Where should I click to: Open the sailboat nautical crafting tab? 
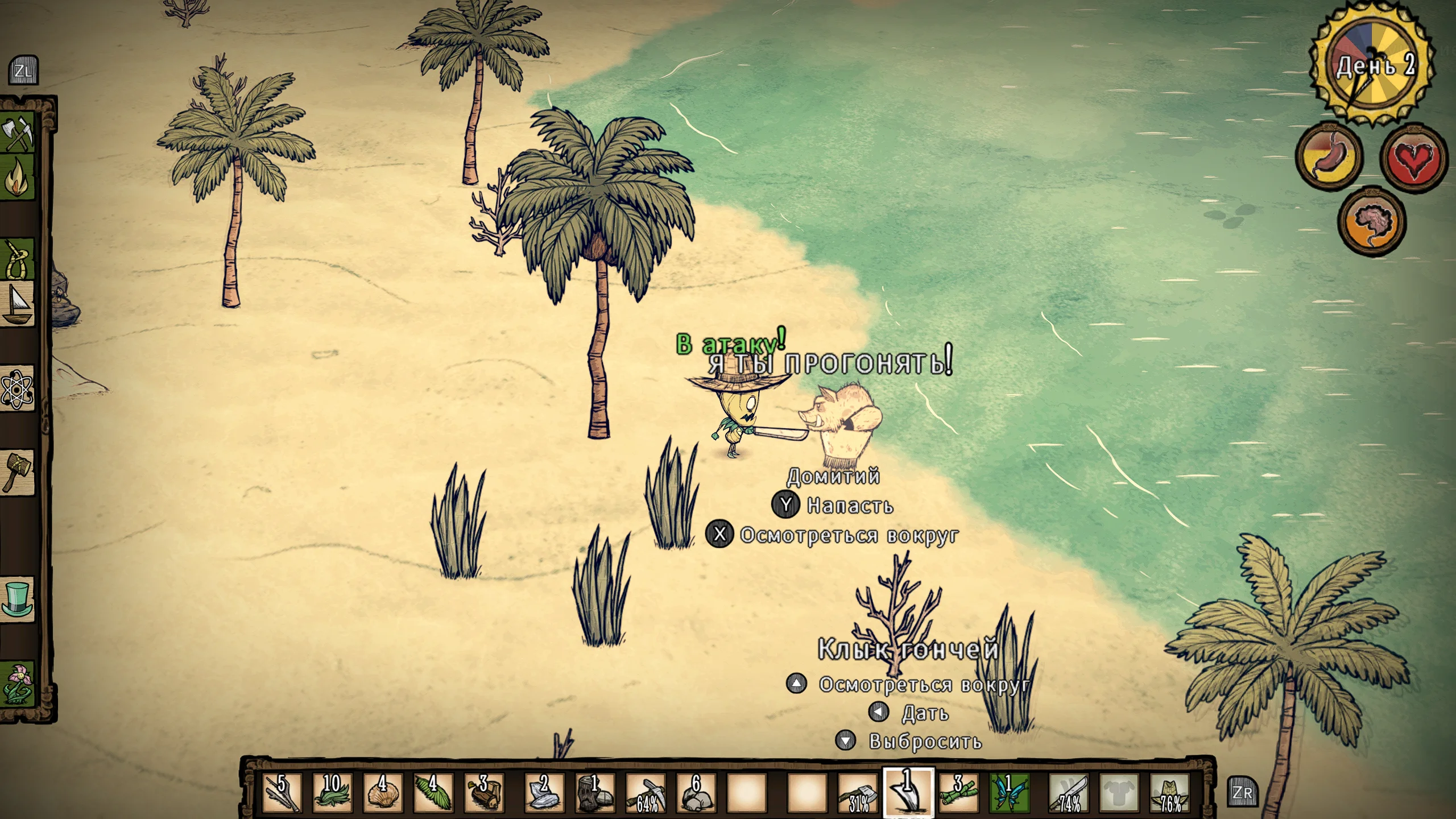click(x=18, y=305)
